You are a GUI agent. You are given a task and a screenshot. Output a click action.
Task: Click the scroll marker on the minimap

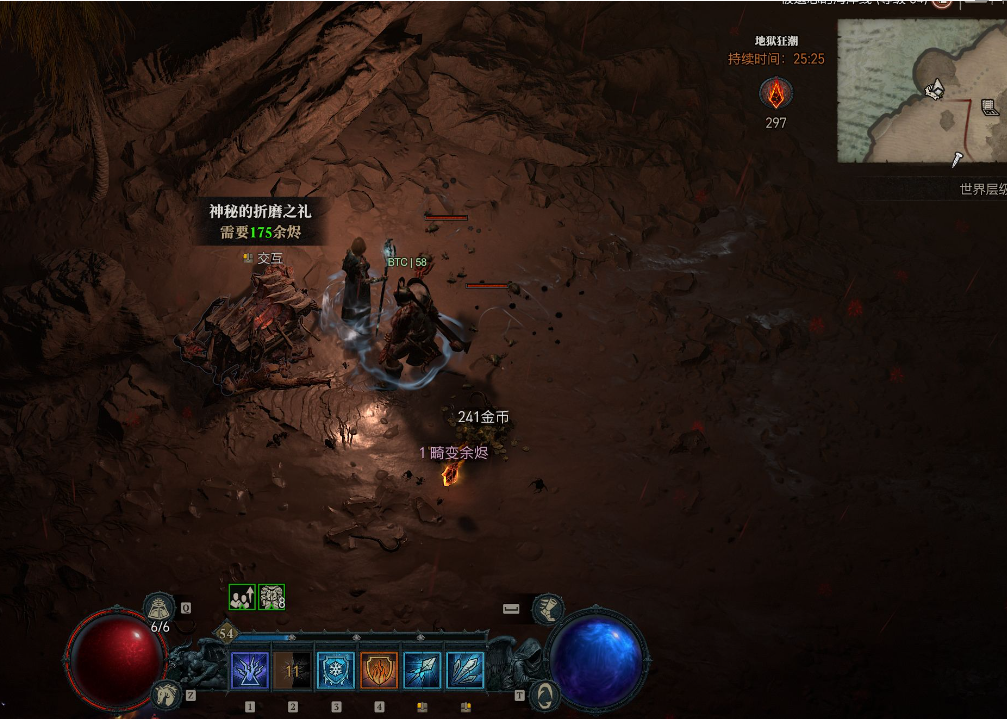pyautogui.click(x=990, y=107)
